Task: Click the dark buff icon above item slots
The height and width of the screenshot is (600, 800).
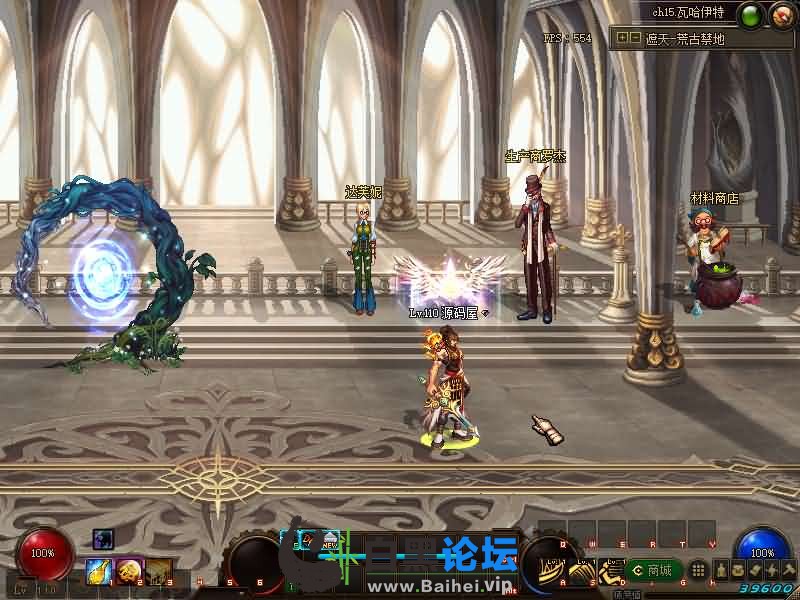Action: click(x=103, y=539)
